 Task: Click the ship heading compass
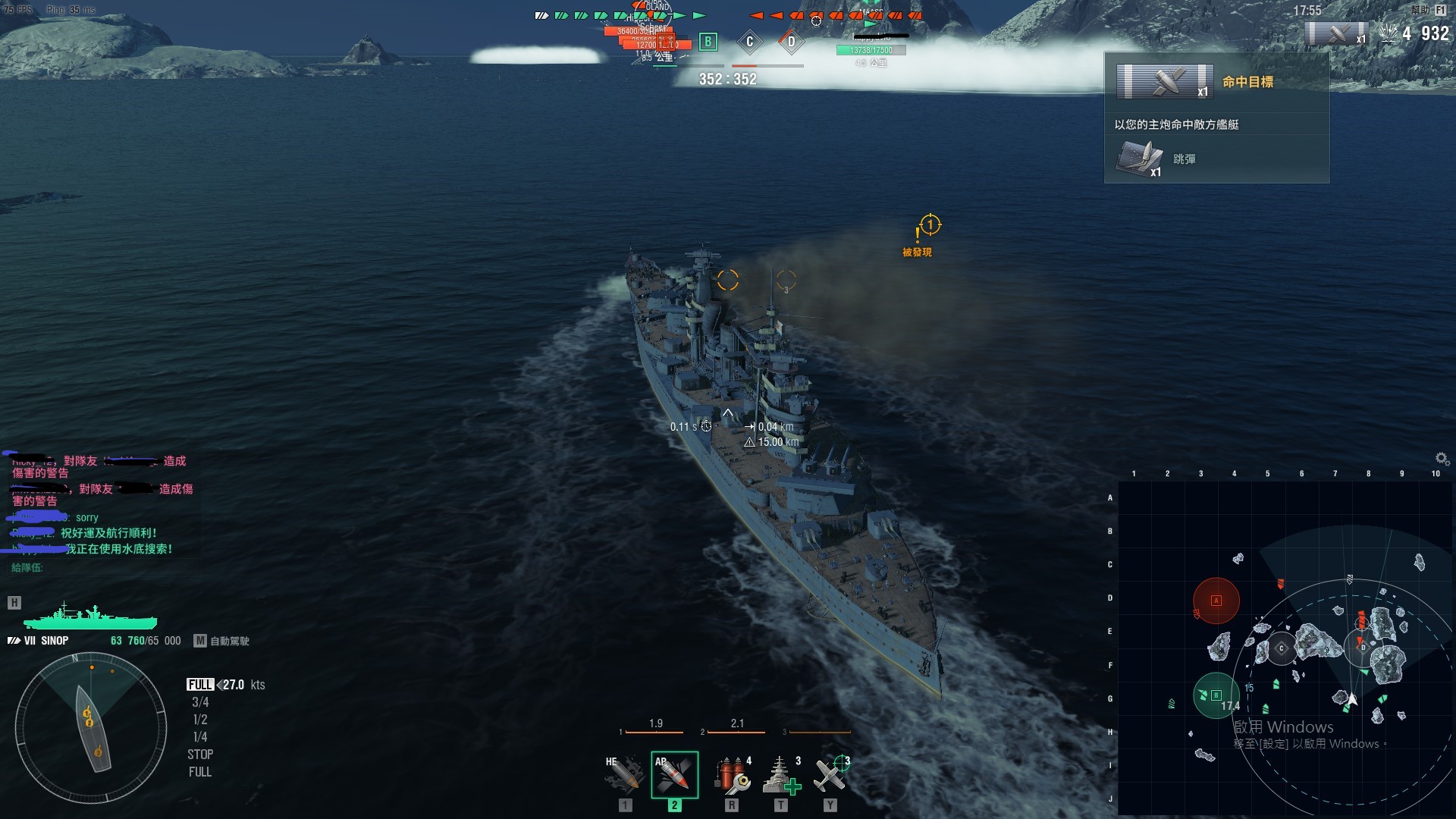[91, 728]
